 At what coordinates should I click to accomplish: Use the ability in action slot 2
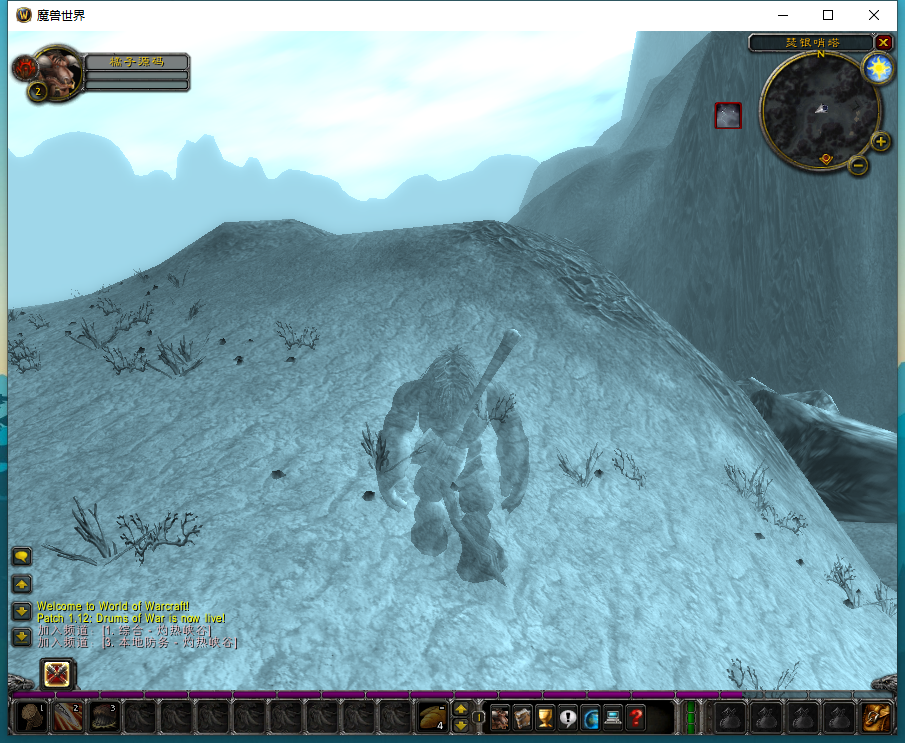(69, 717)
